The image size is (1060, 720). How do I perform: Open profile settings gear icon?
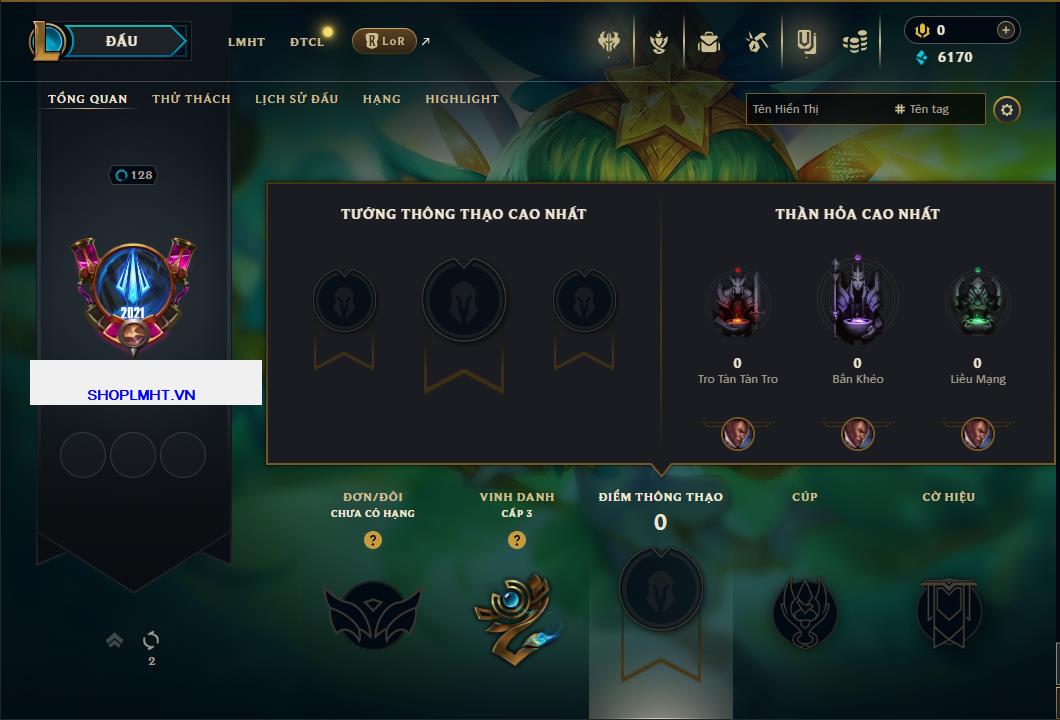tap(1007, 109)
